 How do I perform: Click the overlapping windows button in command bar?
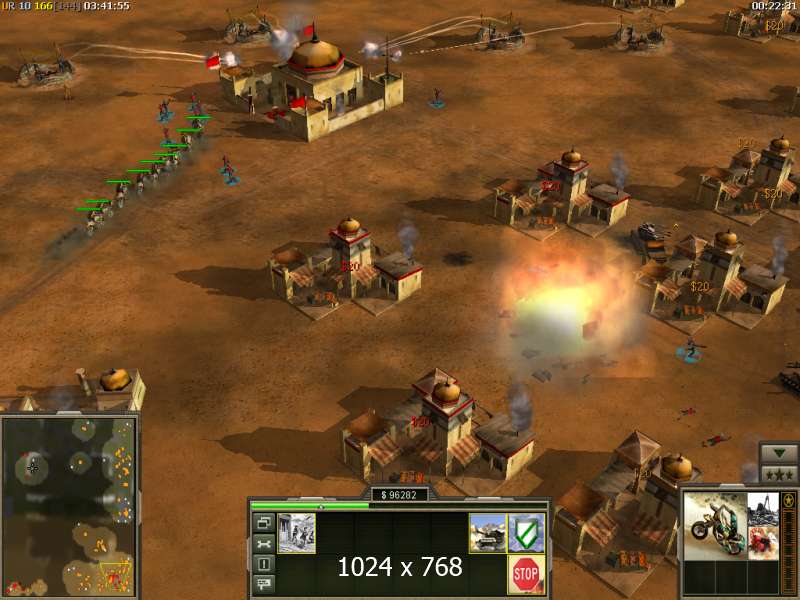[263, 523]
